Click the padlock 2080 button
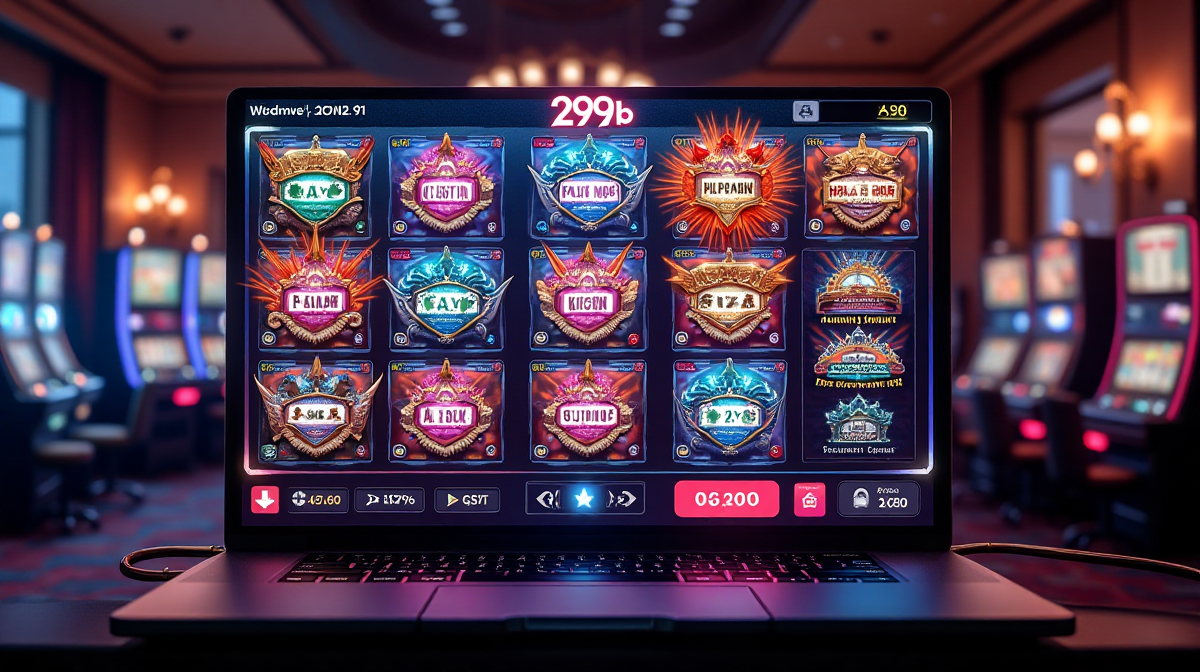 (x=879, y=499)
